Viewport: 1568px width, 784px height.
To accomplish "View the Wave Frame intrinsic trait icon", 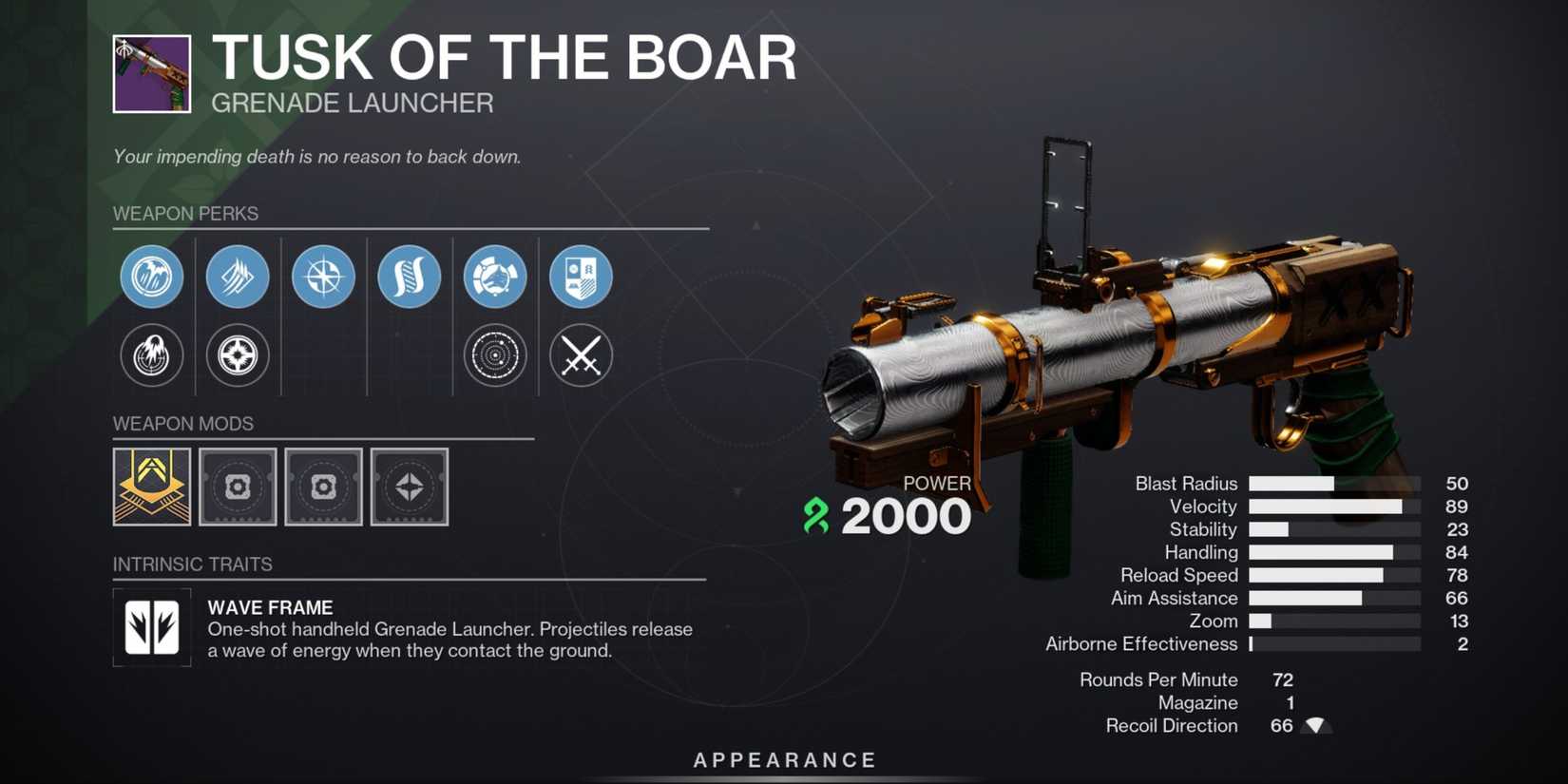I will (152, 628).
